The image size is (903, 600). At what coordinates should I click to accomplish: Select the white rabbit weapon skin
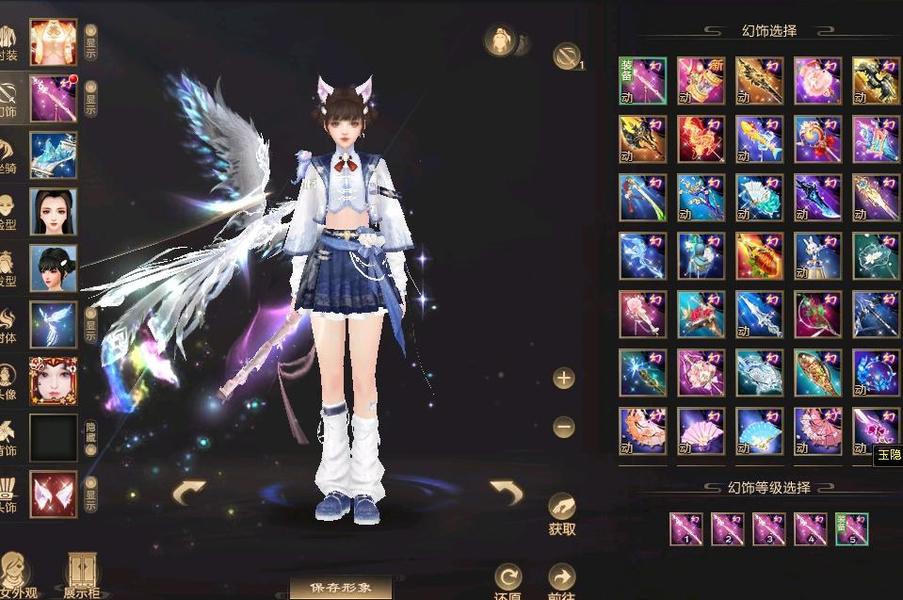tap(818, 256)
